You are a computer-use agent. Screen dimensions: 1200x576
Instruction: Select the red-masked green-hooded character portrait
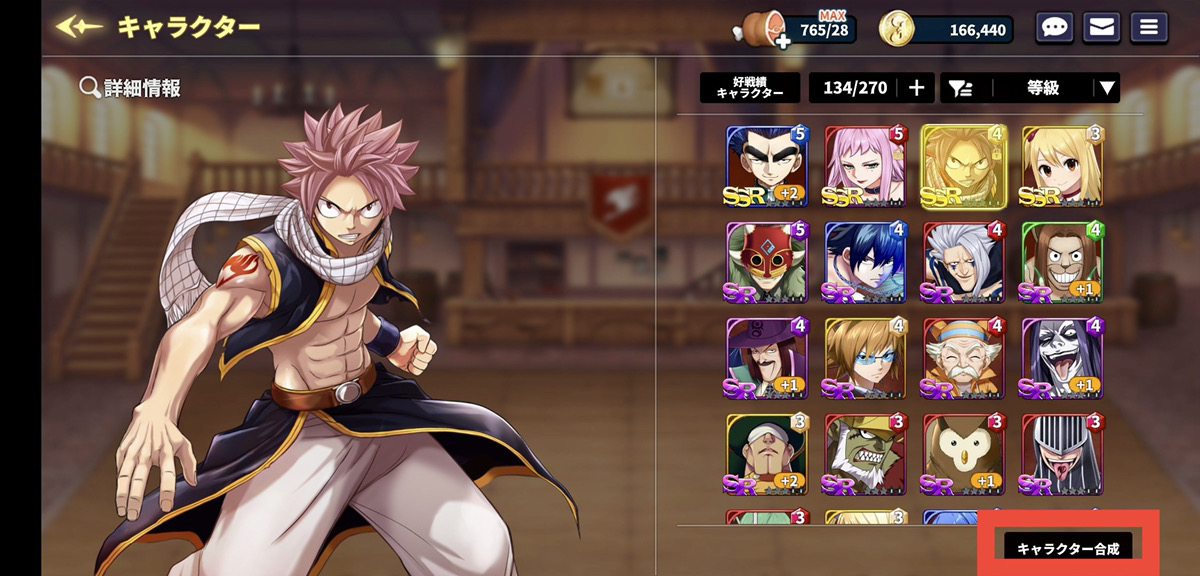click(766, 263)
